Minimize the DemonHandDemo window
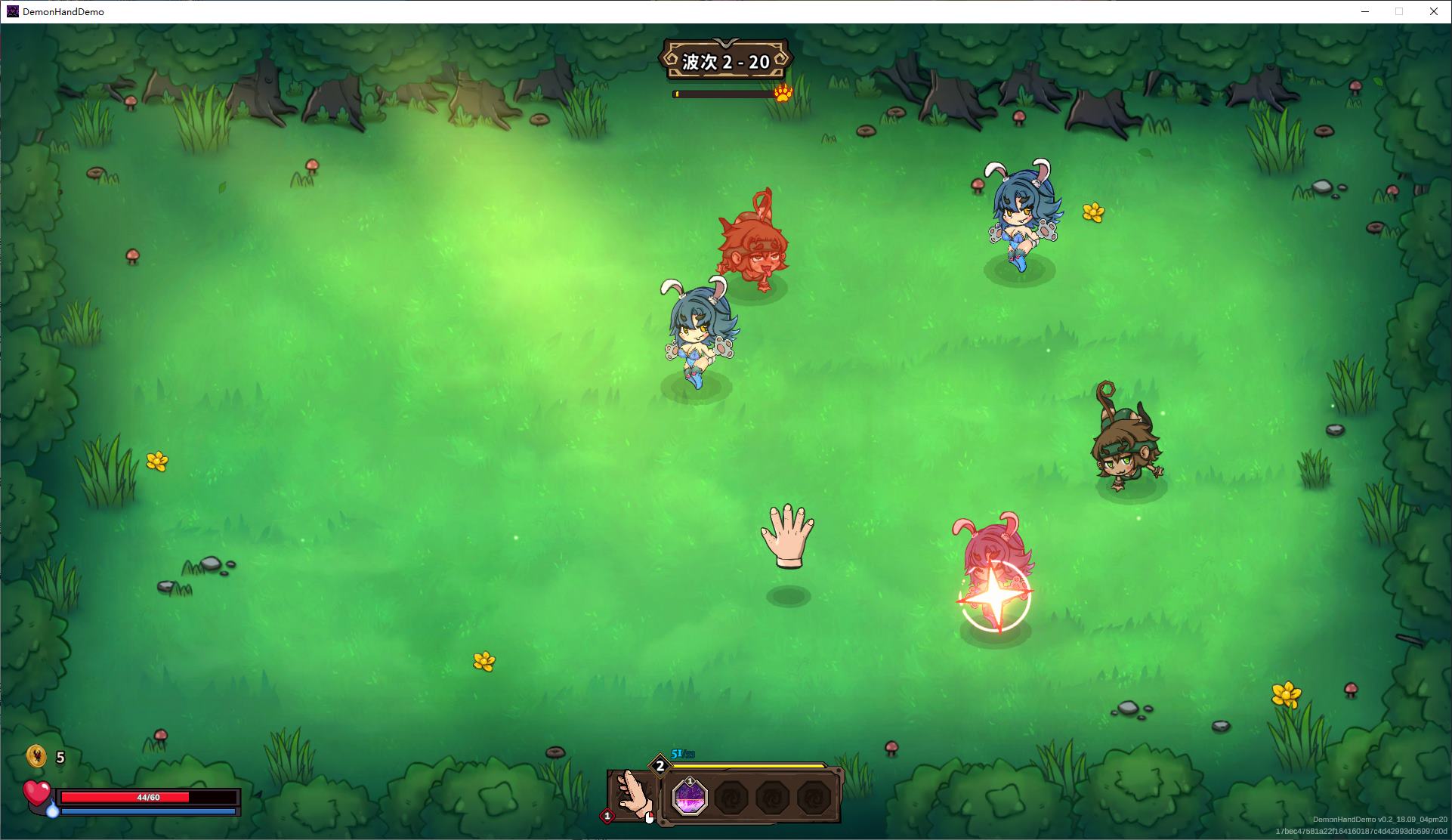The height and width of the screenshot is (840, 1452). [x=1365, y=11]
